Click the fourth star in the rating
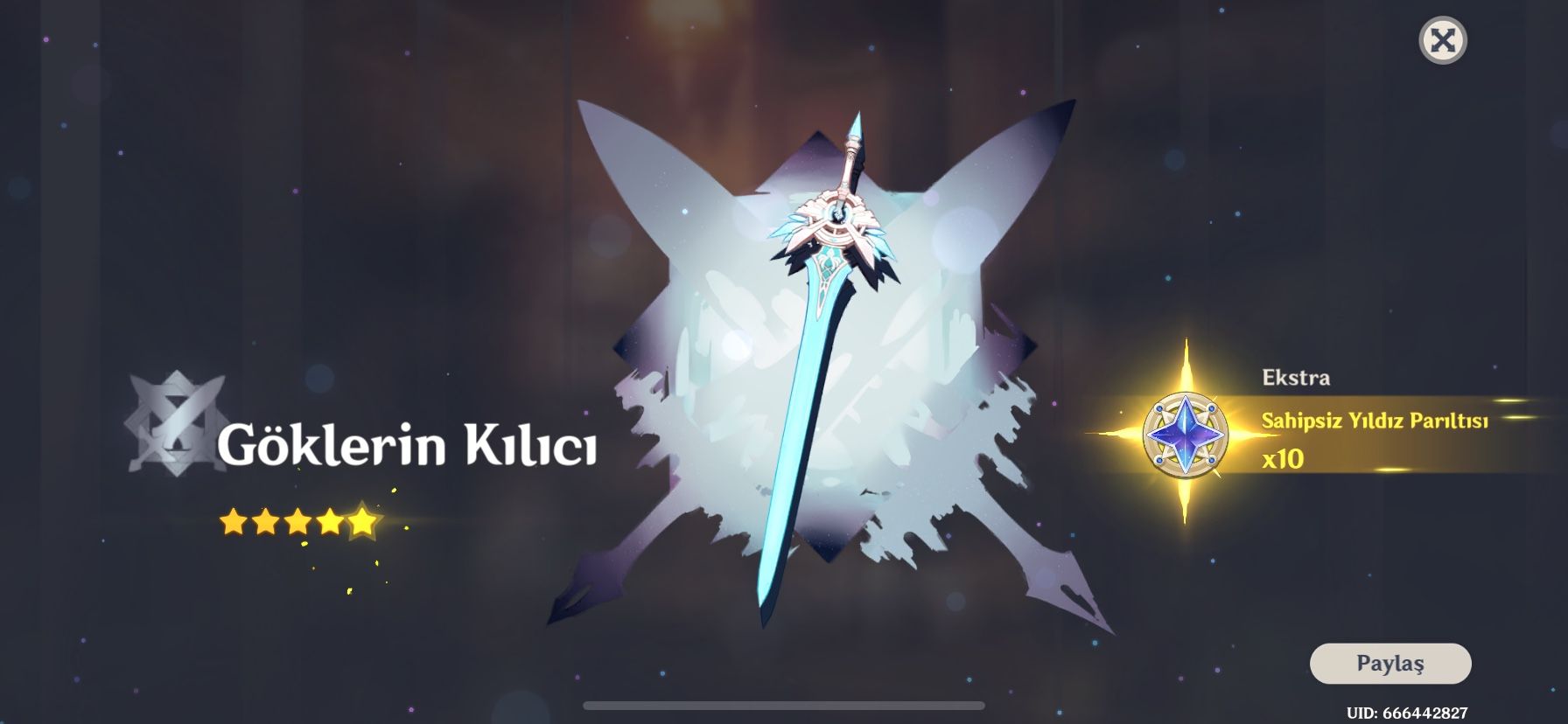 333,520
